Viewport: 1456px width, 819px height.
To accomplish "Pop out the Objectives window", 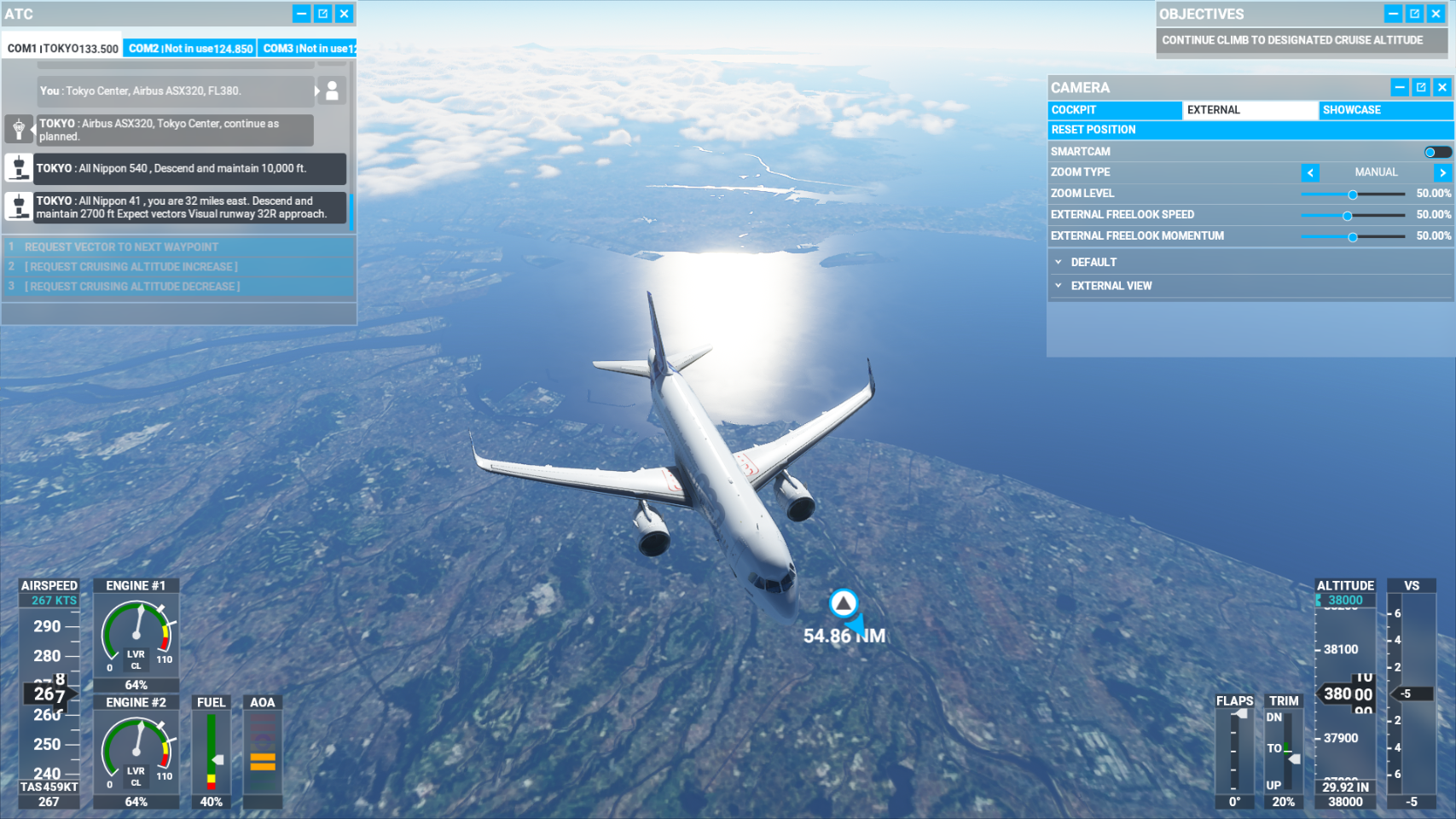I will [x=1414, y=14].
